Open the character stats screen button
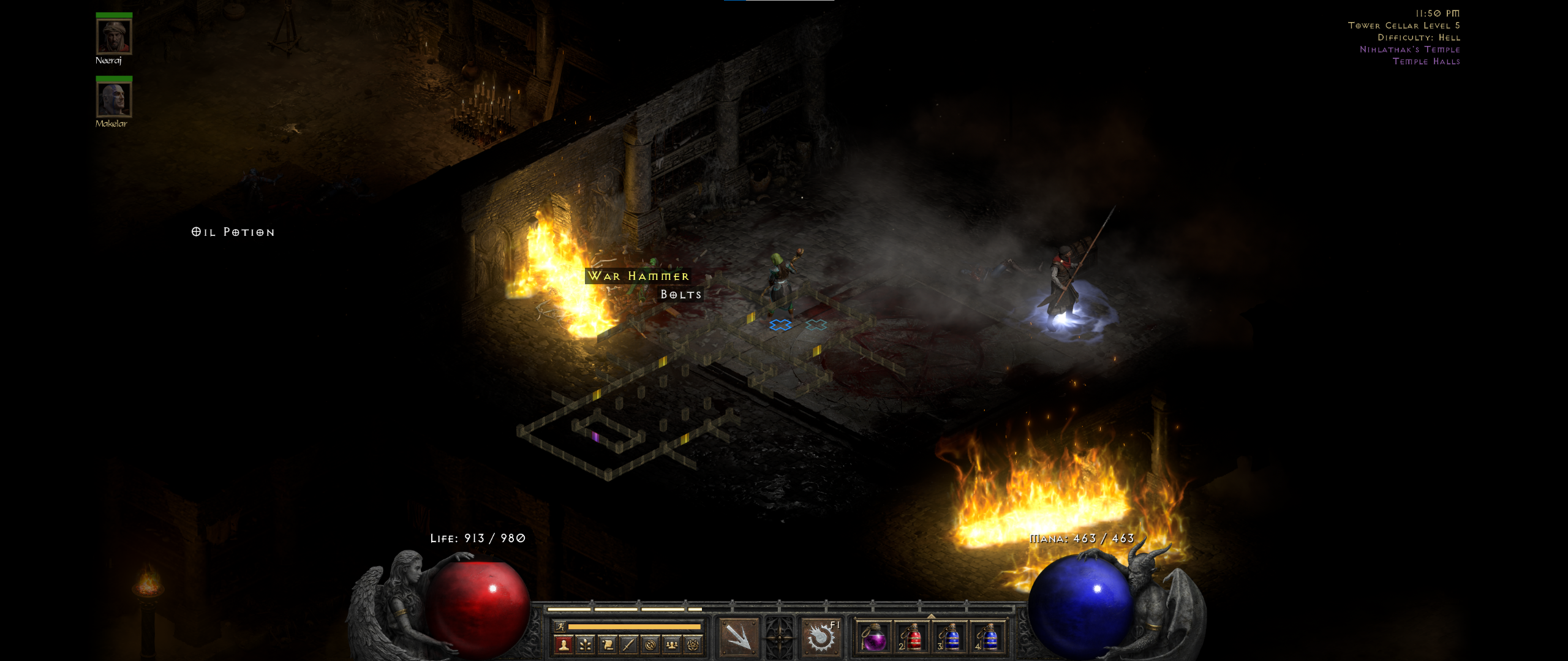This screenshot has width=1568, height=661. pyautogui.click(x=563, y=644)
